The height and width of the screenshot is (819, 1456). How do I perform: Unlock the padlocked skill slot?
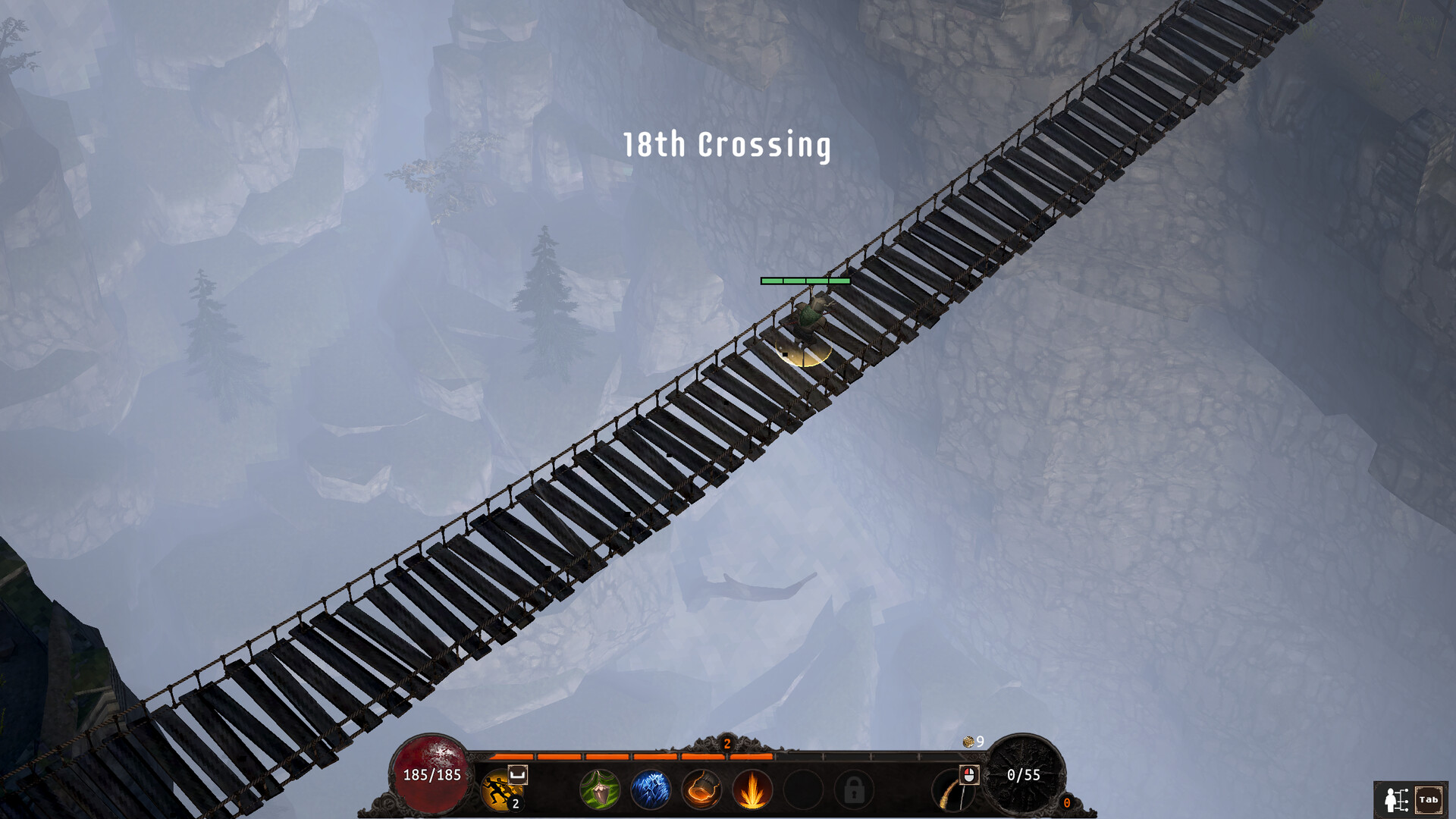click(853, 789)
